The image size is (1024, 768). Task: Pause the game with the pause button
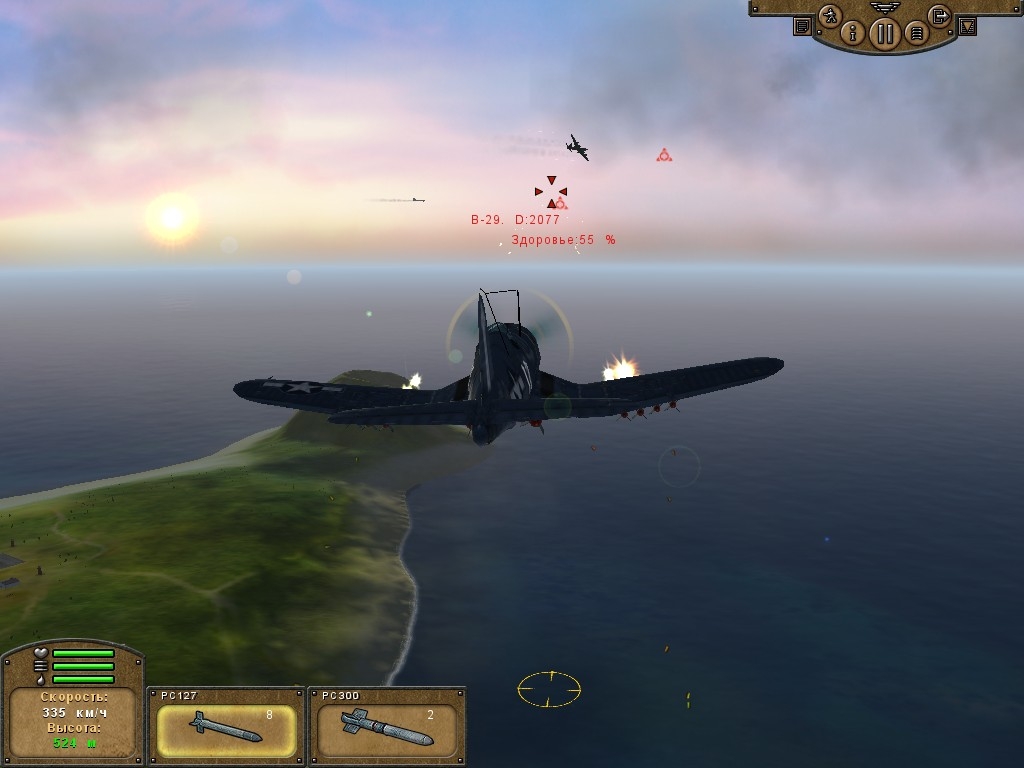click(884, 34)
